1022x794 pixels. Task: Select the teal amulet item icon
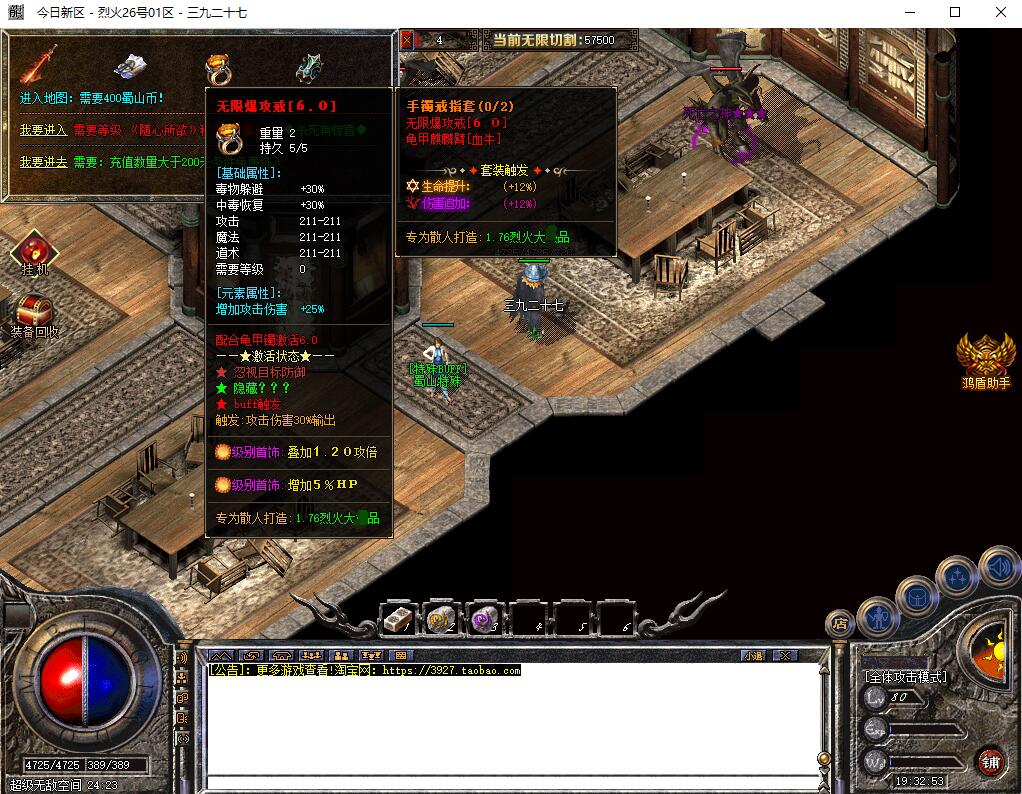309,66
